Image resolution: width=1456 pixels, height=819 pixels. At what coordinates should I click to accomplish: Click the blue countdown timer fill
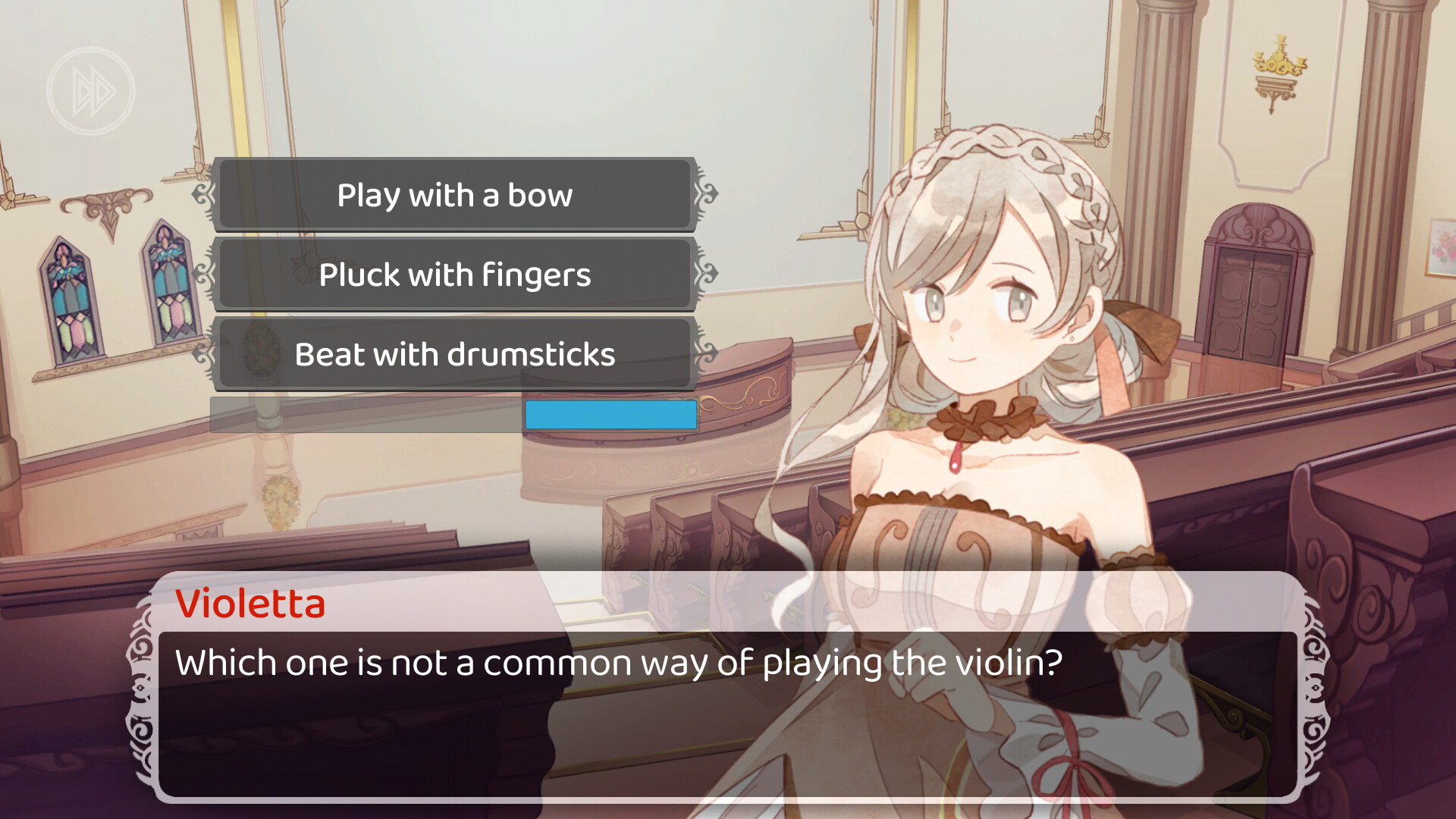point(610,415)
